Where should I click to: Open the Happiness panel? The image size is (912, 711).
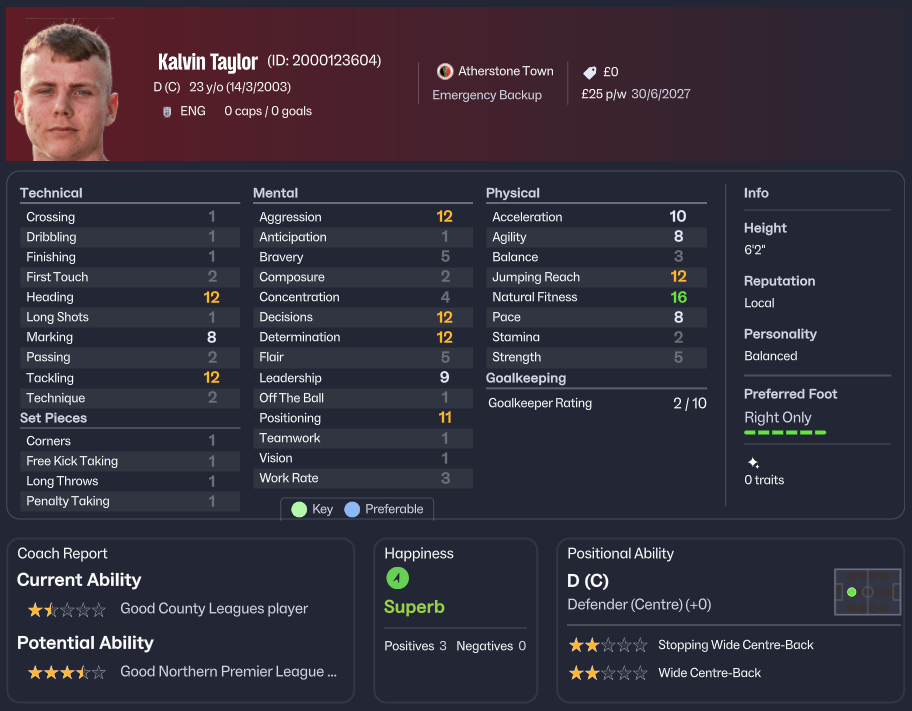point(419,553)
